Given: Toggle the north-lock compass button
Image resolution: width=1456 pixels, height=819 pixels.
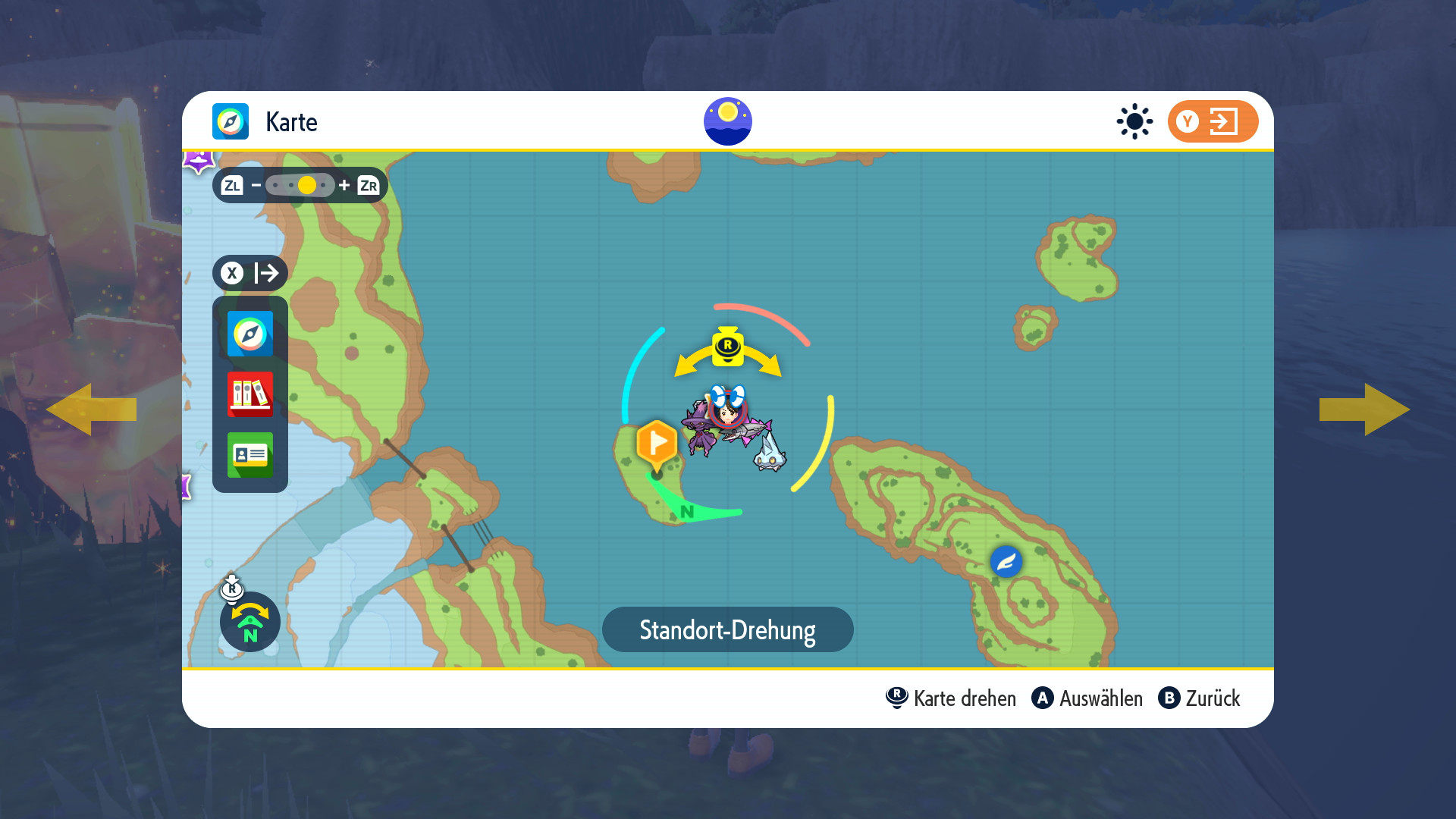Looking at the screenshot, I should click(250, 622).
